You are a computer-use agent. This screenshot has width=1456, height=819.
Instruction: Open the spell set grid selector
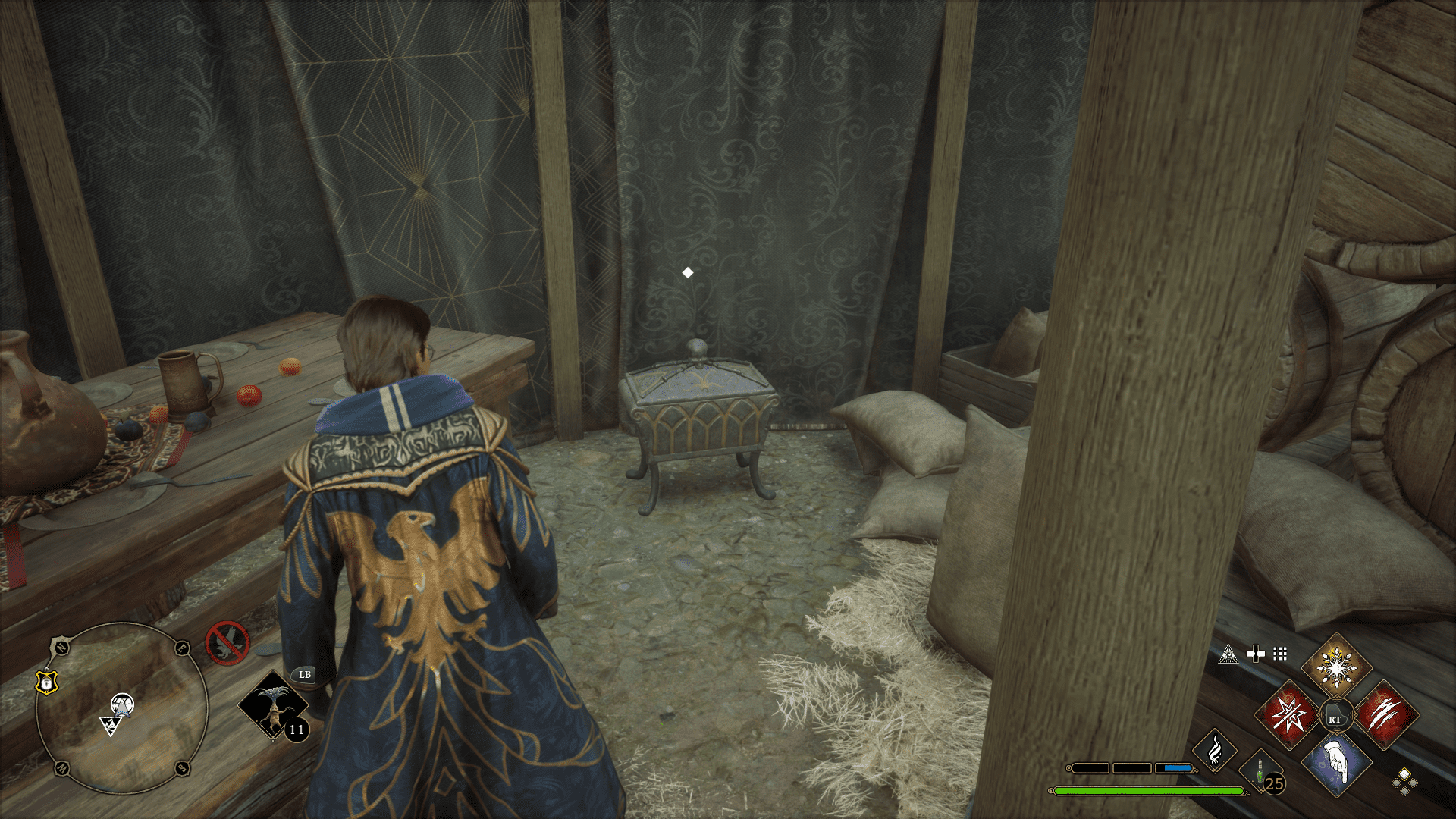tap(1280, 654)
